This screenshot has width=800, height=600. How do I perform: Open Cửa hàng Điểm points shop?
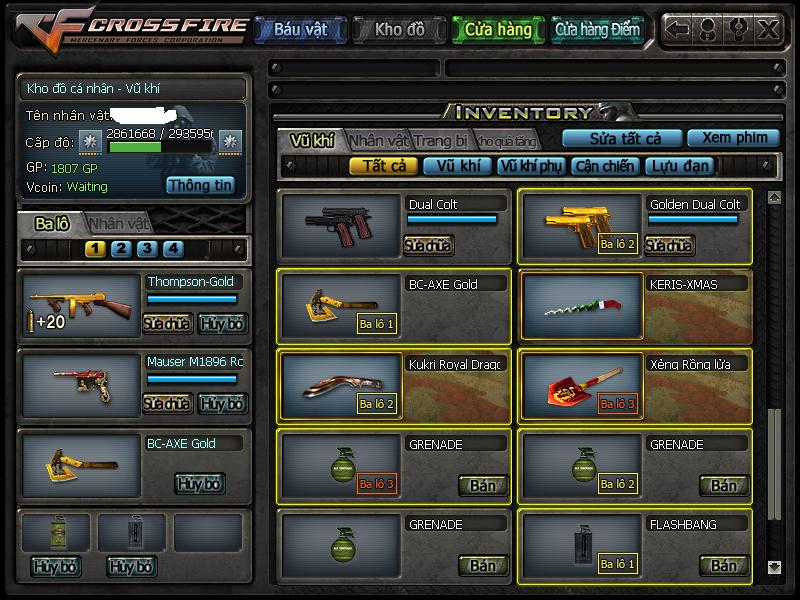pos(597,30)
